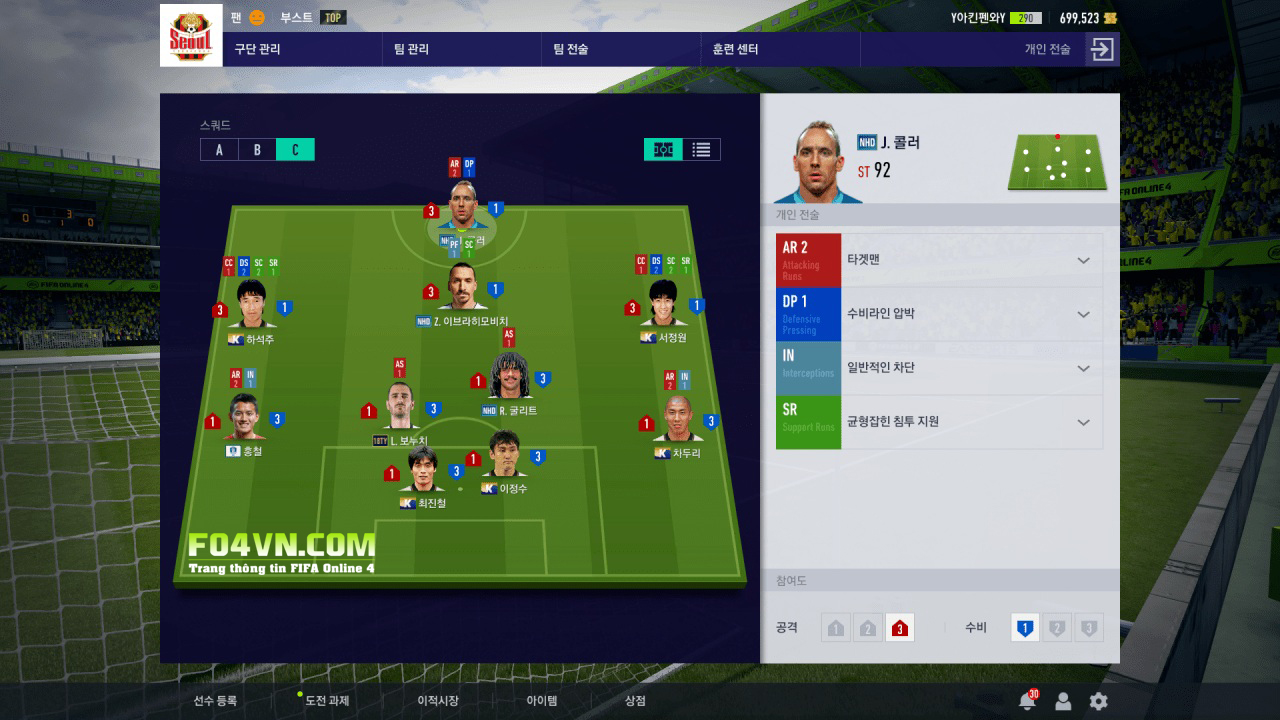Open the 팀 관리 menu
Screen dimensions: 1280x720
pos(411,49)
